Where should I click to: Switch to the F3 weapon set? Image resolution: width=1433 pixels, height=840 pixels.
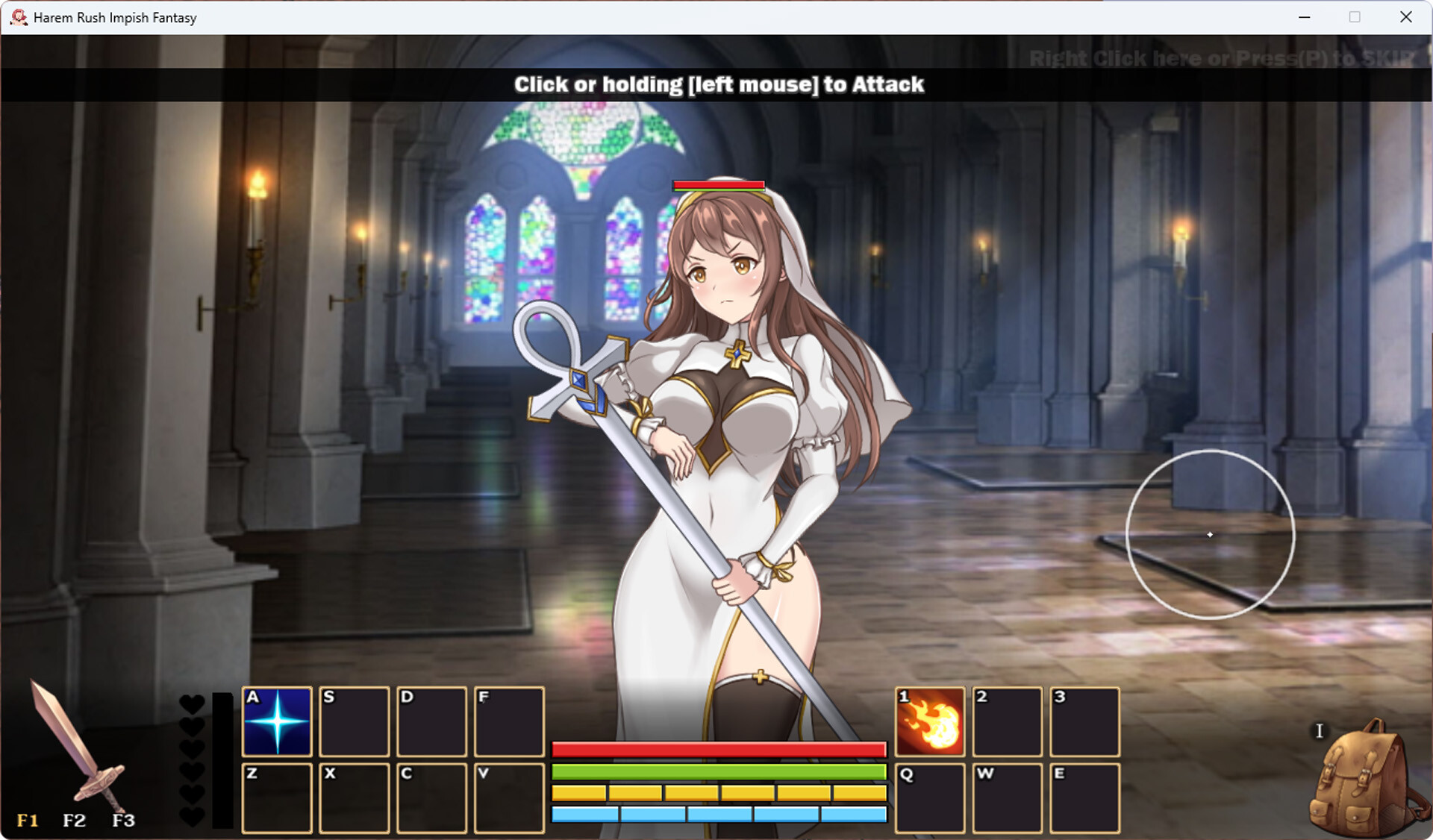123,821
